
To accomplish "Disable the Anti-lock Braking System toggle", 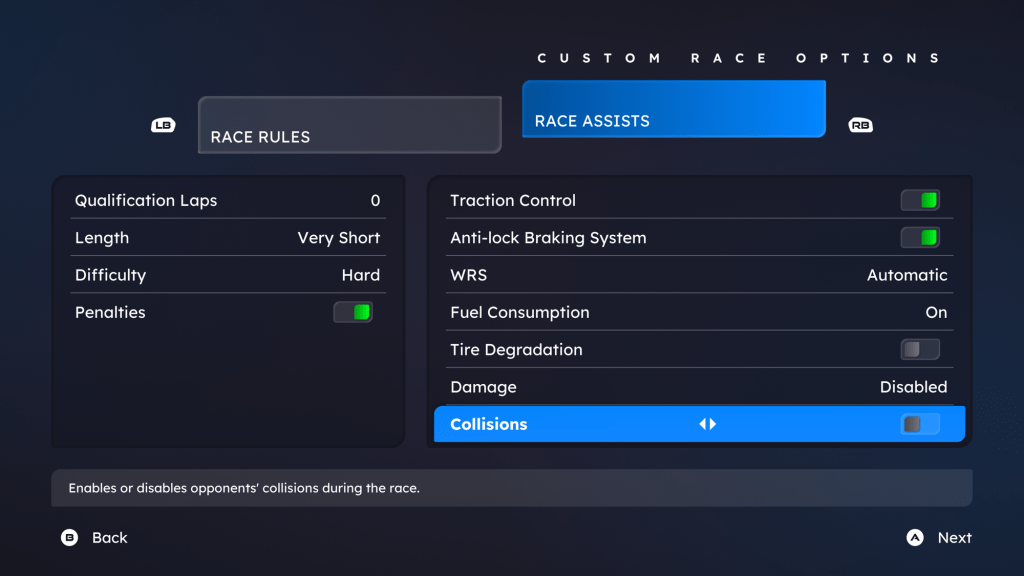I will tap(920, 238).
